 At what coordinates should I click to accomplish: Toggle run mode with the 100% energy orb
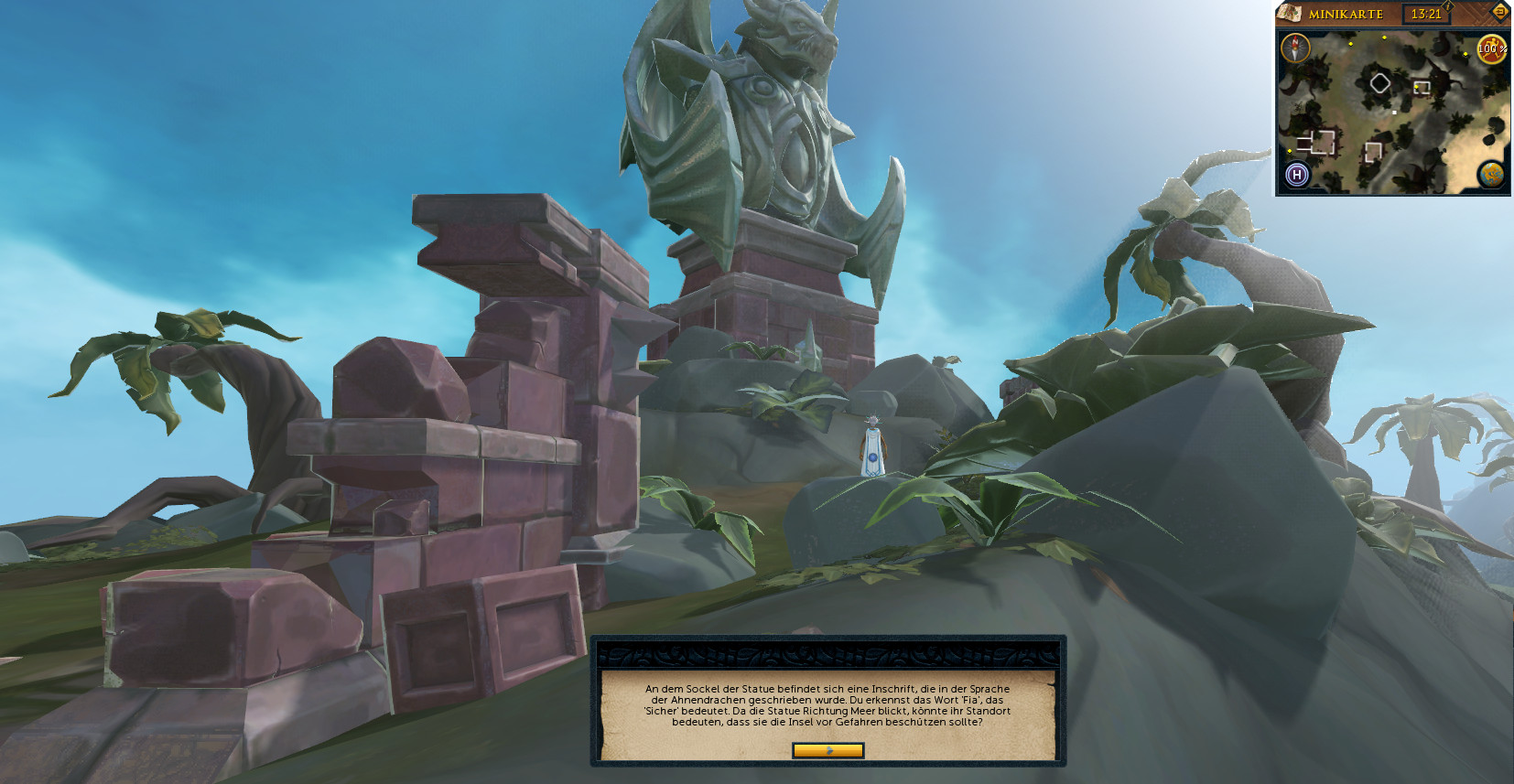click(1491, 48)
